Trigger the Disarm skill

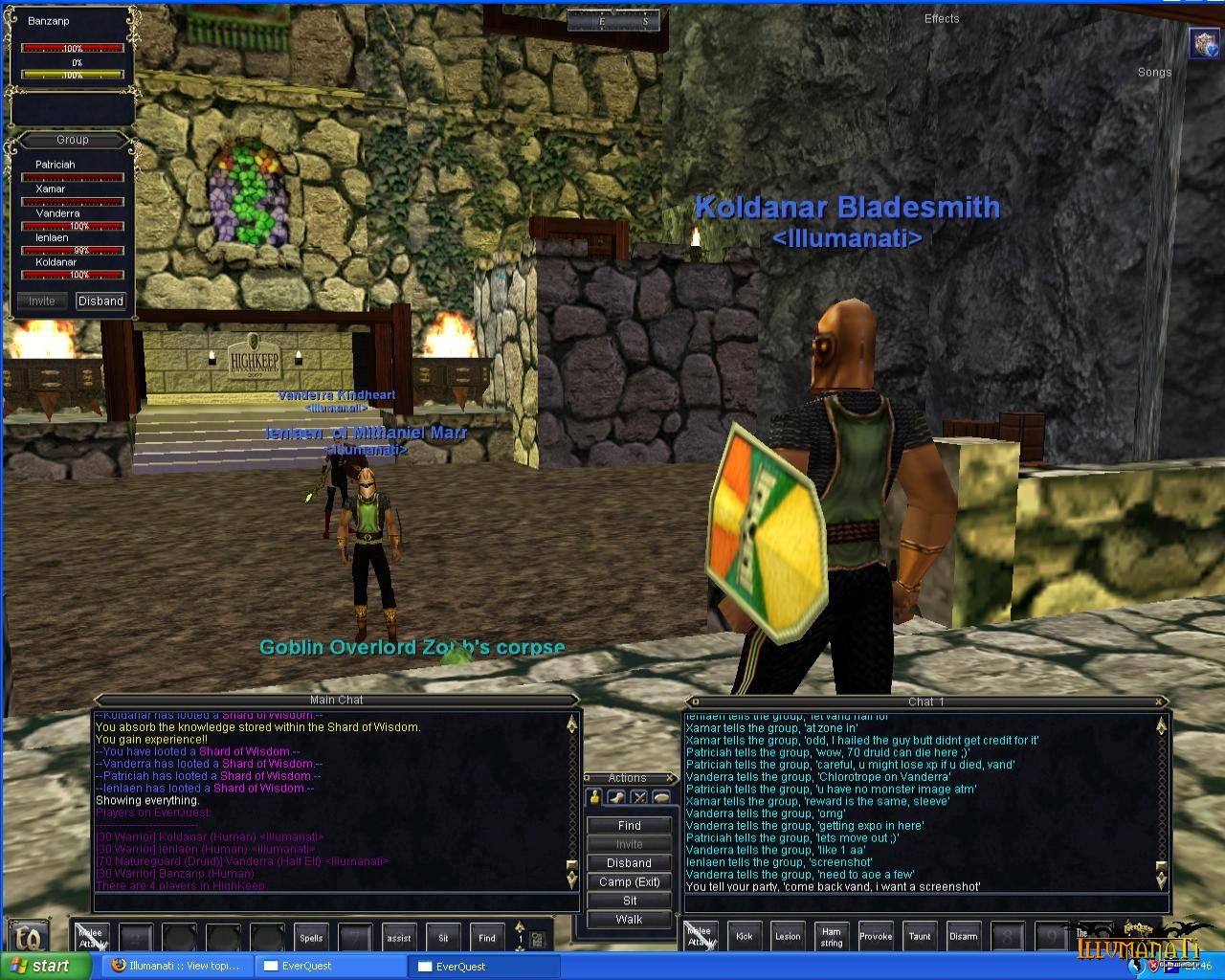click(964, 937)
